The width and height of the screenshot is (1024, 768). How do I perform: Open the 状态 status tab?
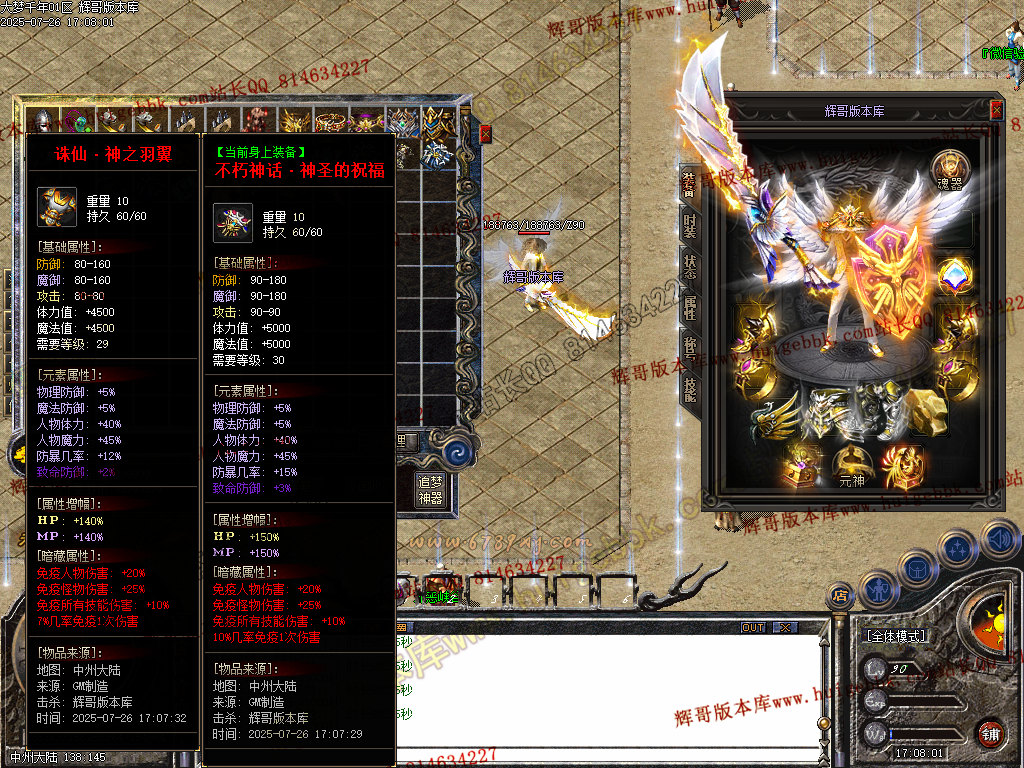689,264
